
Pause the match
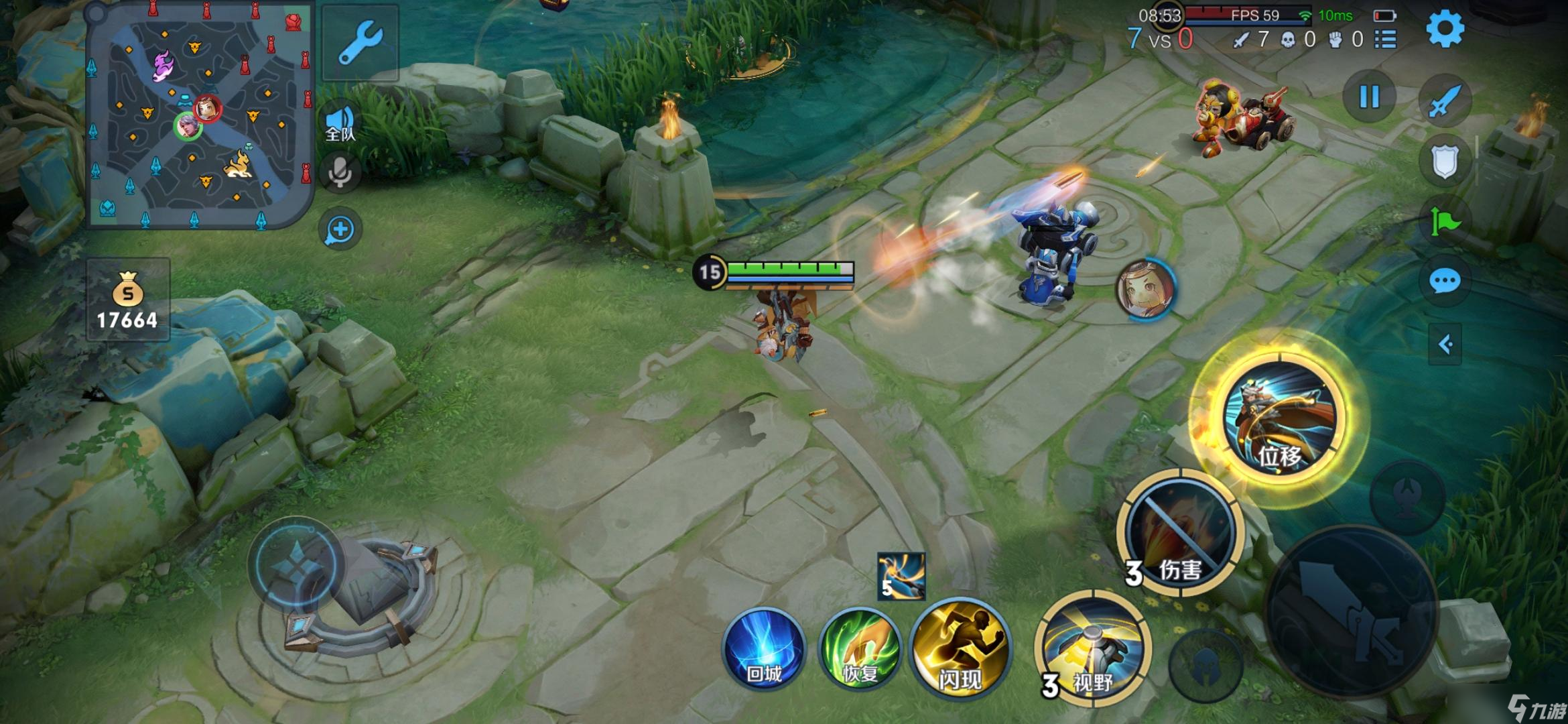coord(1369,97)
